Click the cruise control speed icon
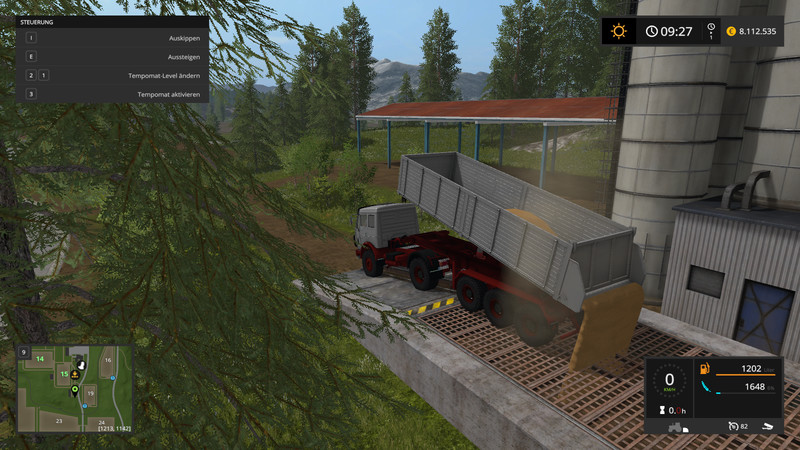The width and height of the screenshot is (800, 450). pos(732,426)
